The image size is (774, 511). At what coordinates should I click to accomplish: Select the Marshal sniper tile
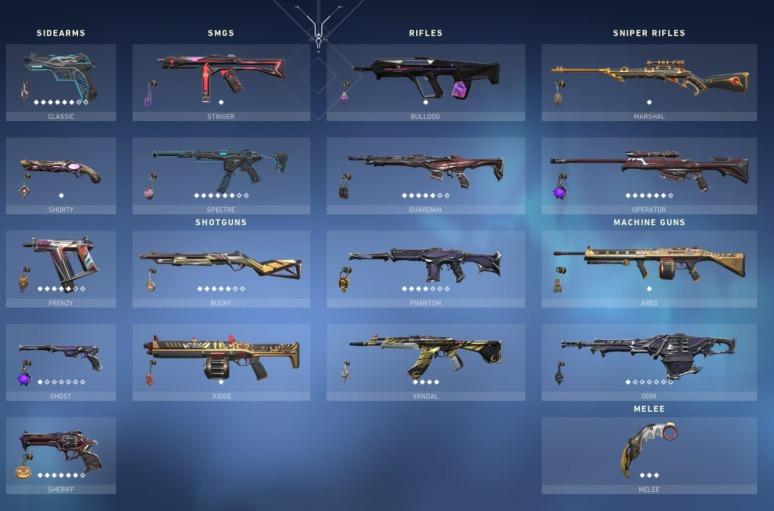649,81
